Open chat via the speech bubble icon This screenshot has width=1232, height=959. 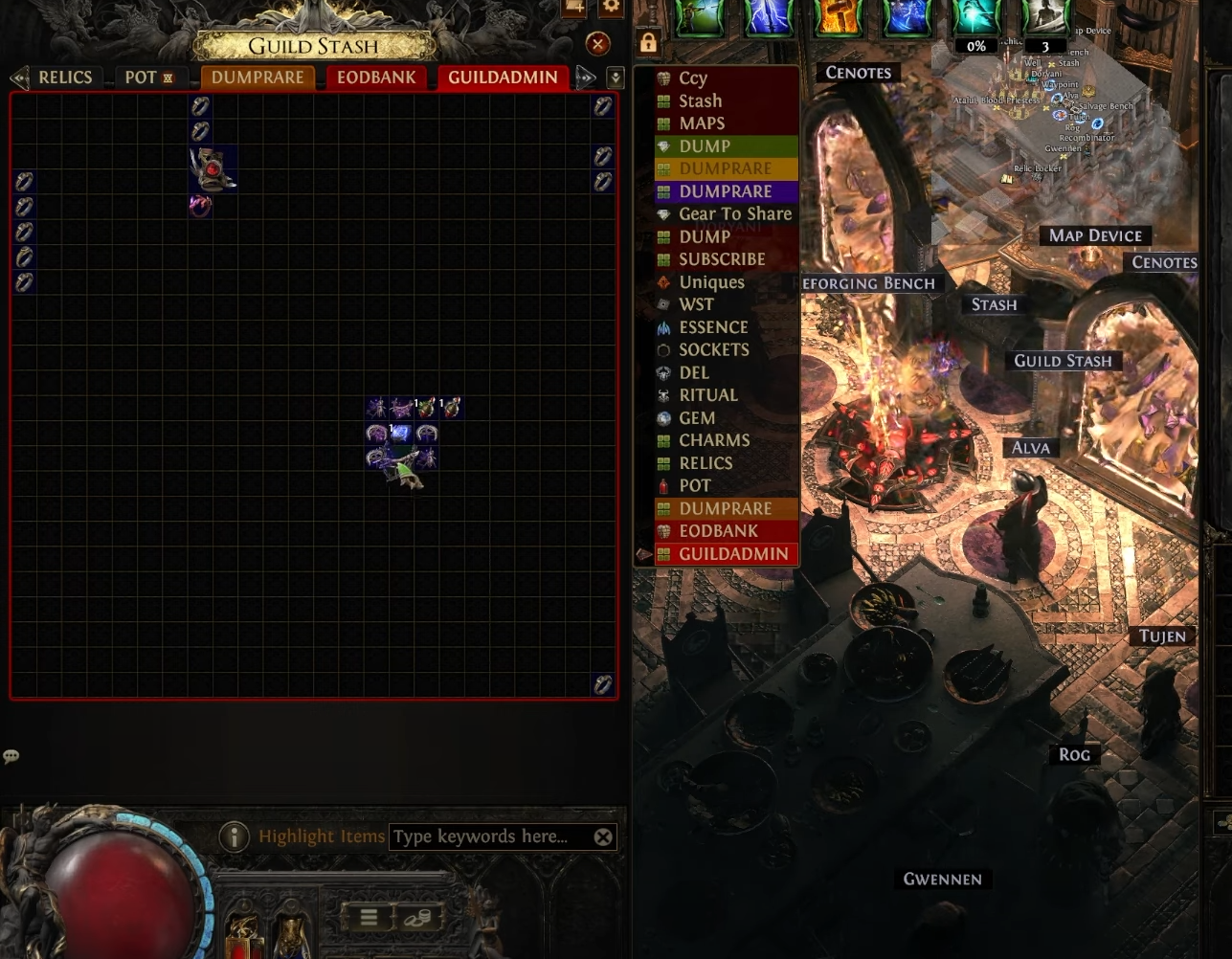pos(11,756)
